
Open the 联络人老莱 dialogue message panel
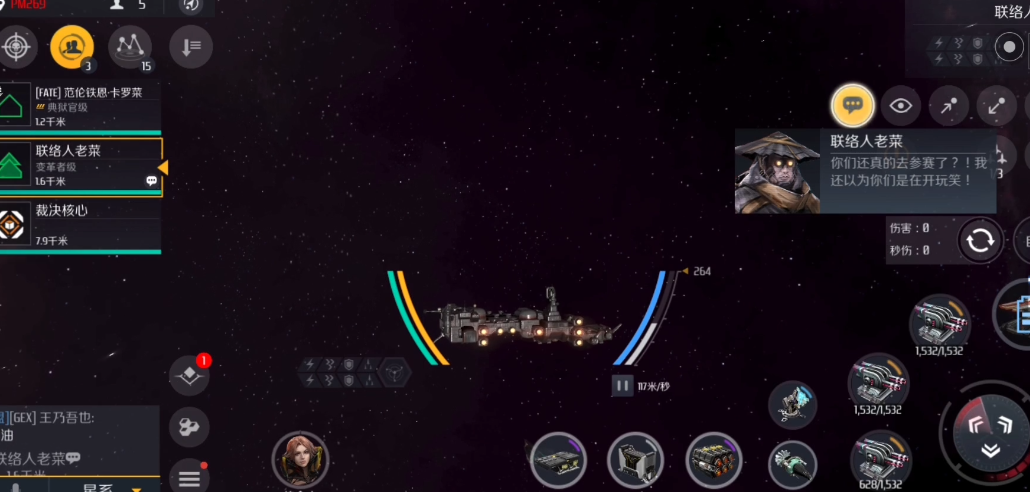click(x=866, y=170)
